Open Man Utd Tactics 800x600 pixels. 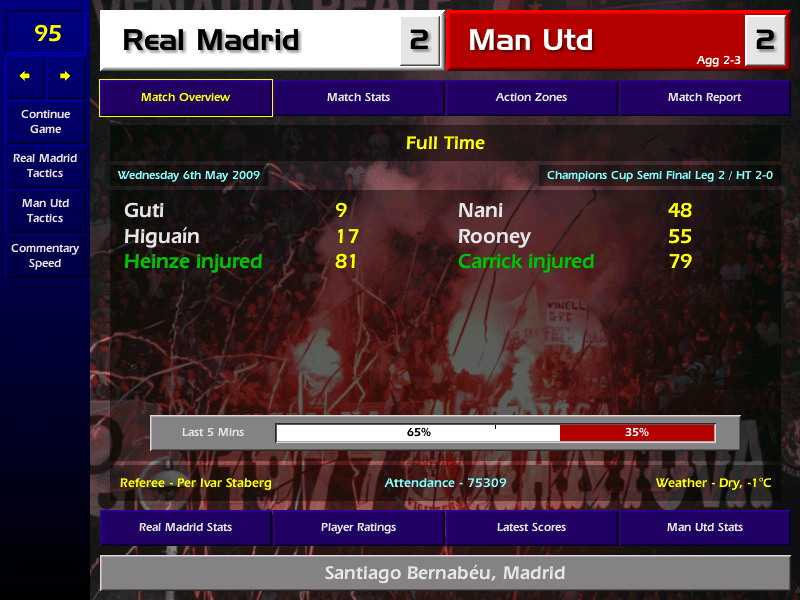45,210
